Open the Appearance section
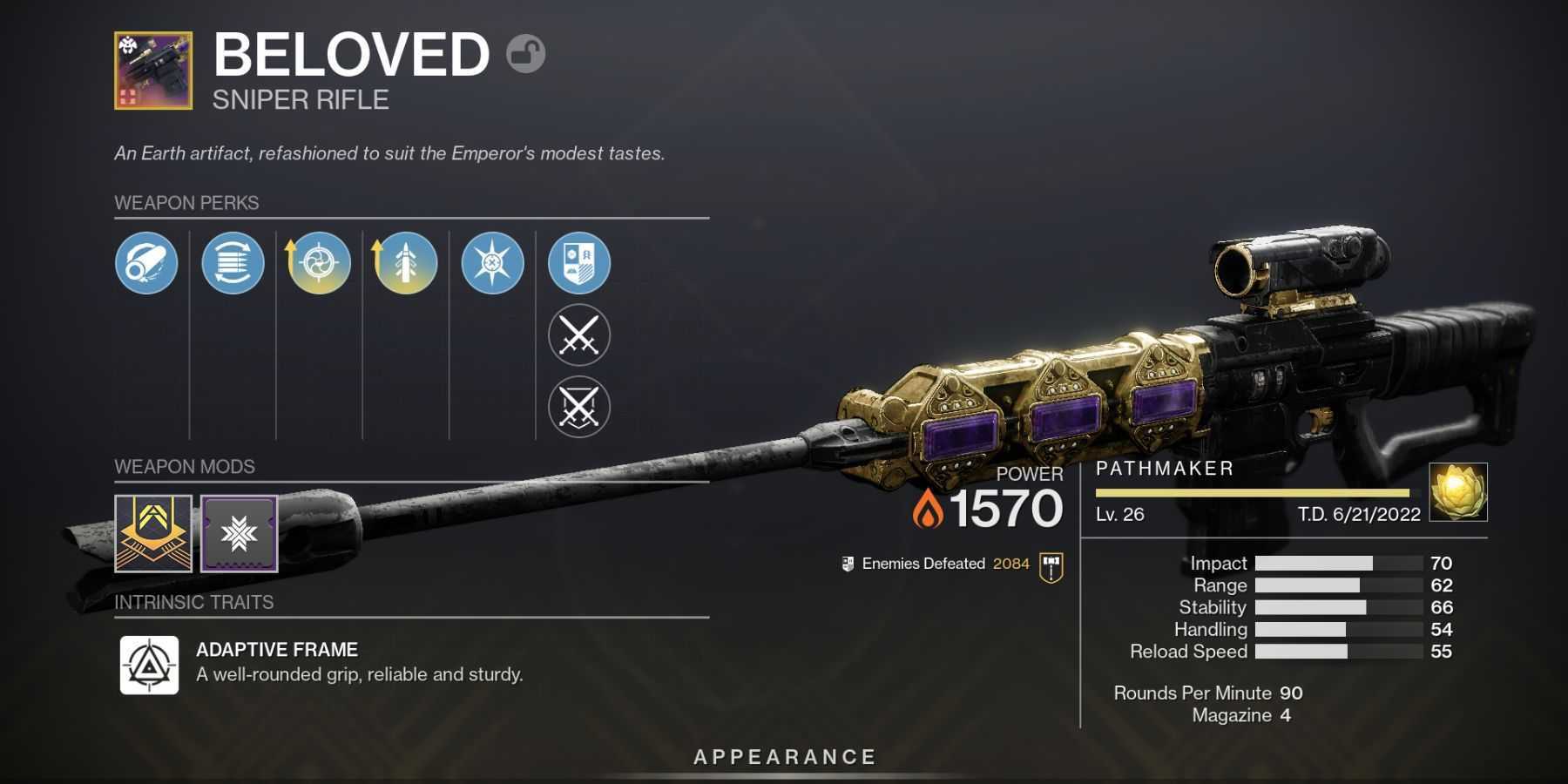Viewport: 1568px width, 784px height. [784, 757]
